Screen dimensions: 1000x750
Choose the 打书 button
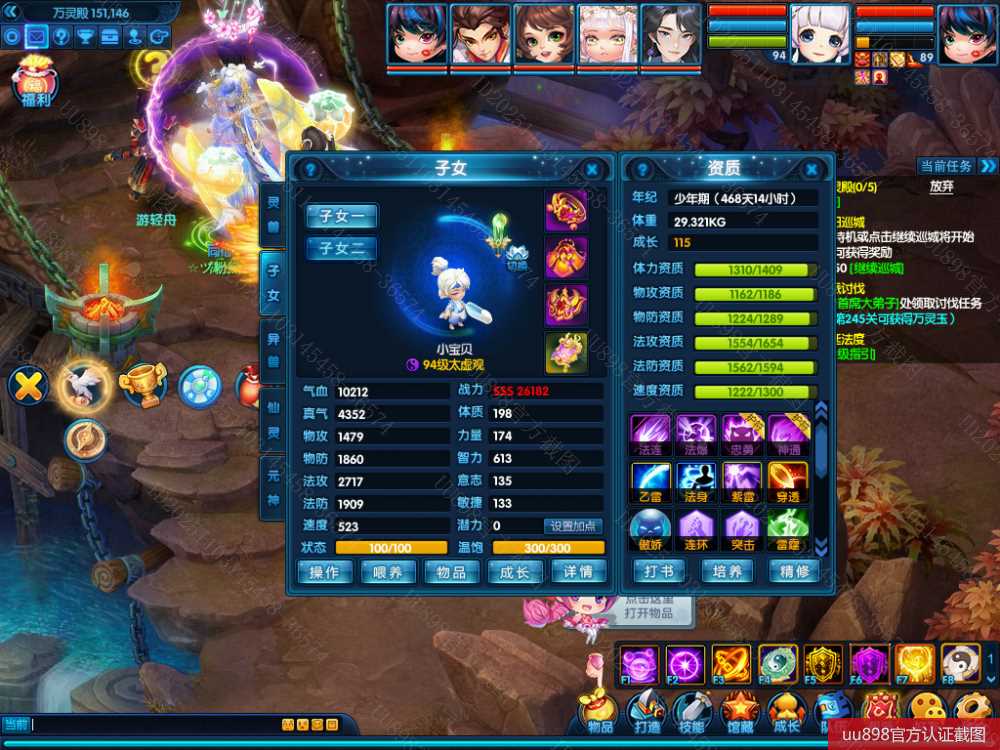click(x=659, y=572)
